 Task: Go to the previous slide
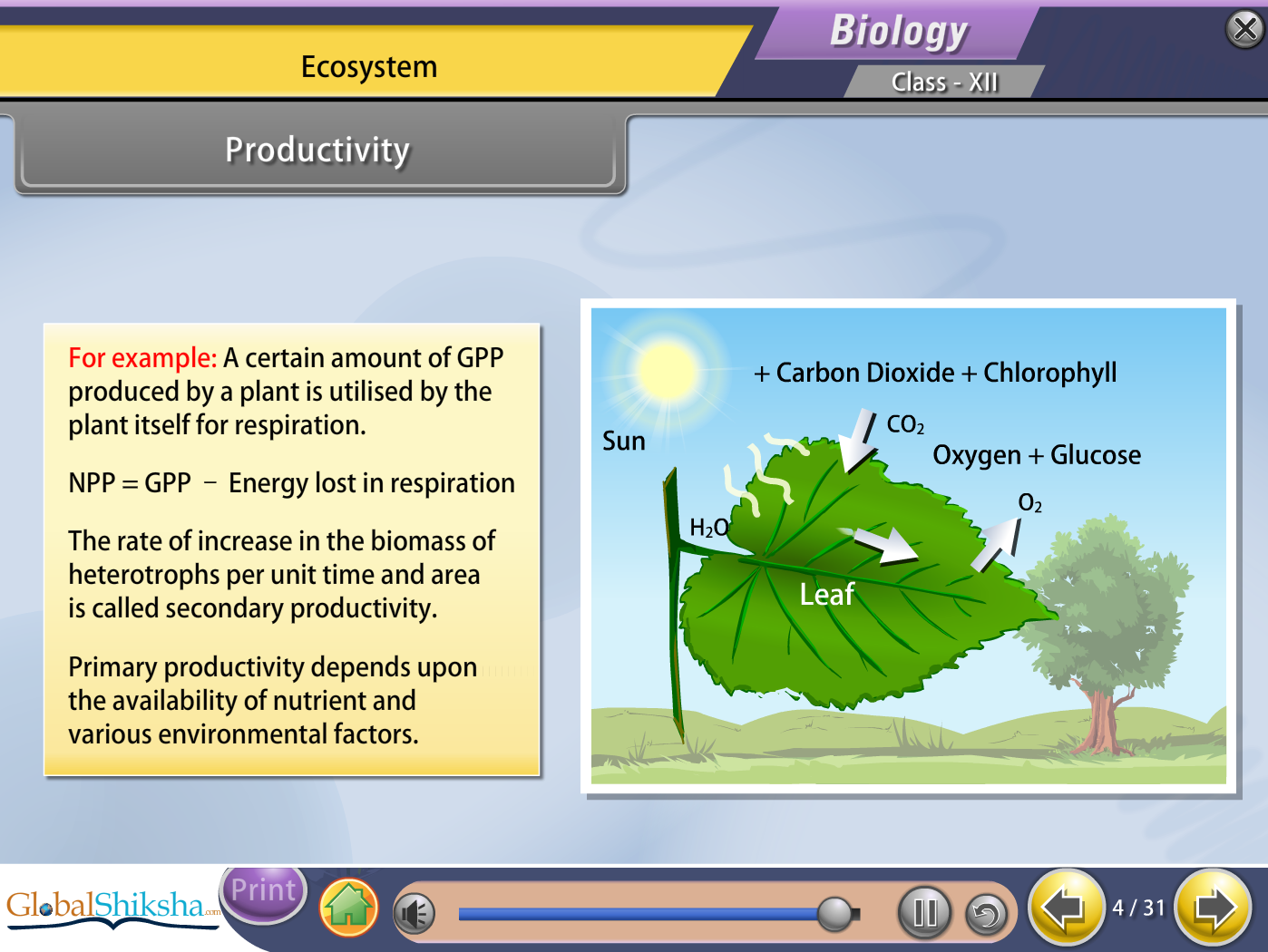(x=1065, y=907)
